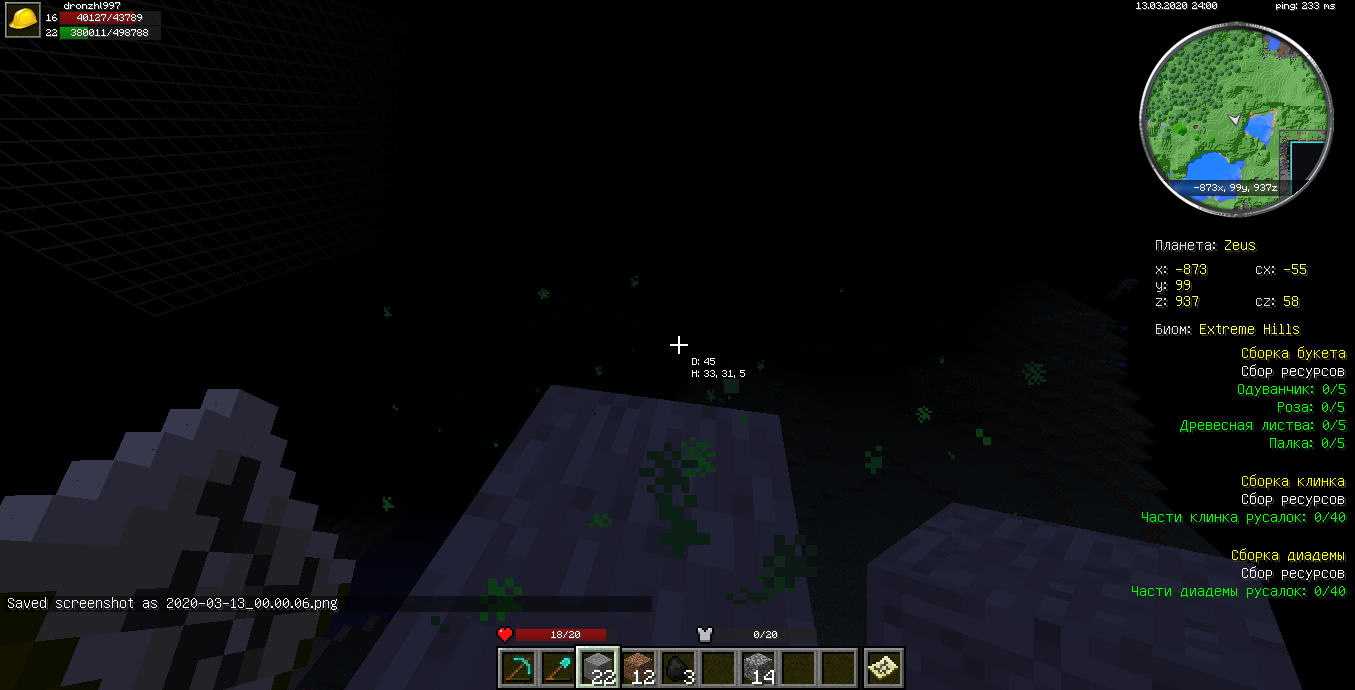Select the dirt block stack of 12

[637, 668]
